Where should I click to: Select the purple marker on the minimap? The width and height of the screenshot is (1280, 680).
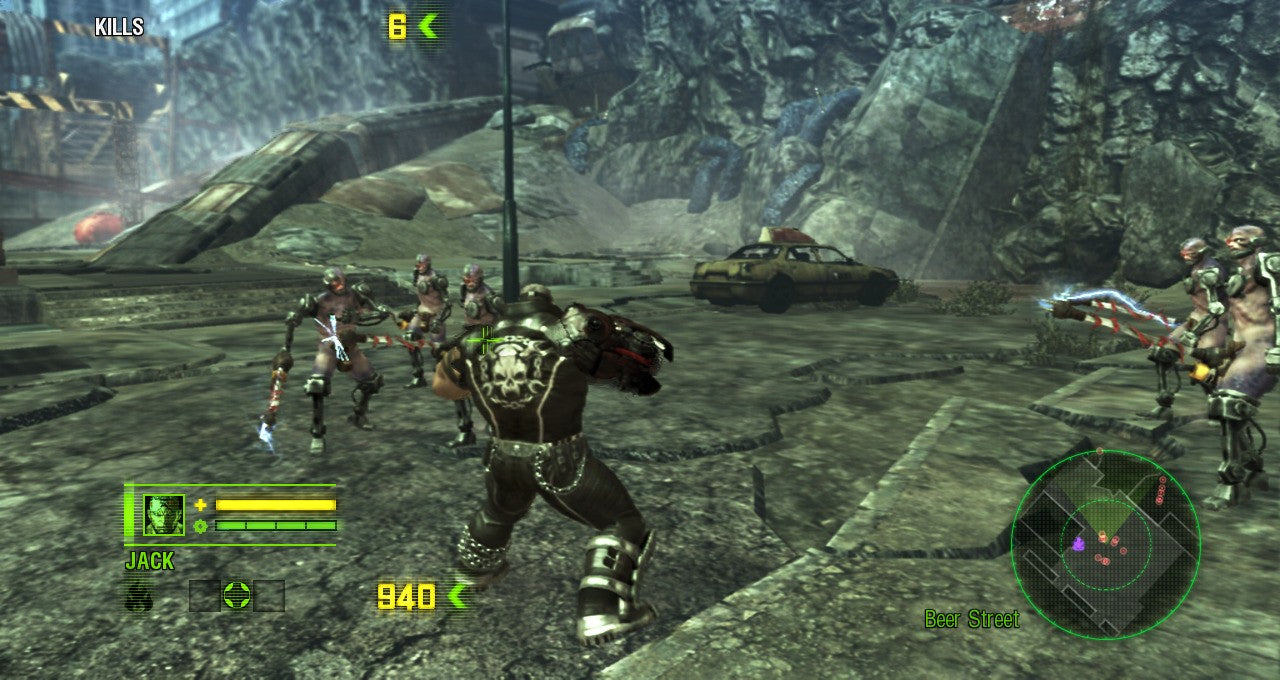[x=1078, y=544]
